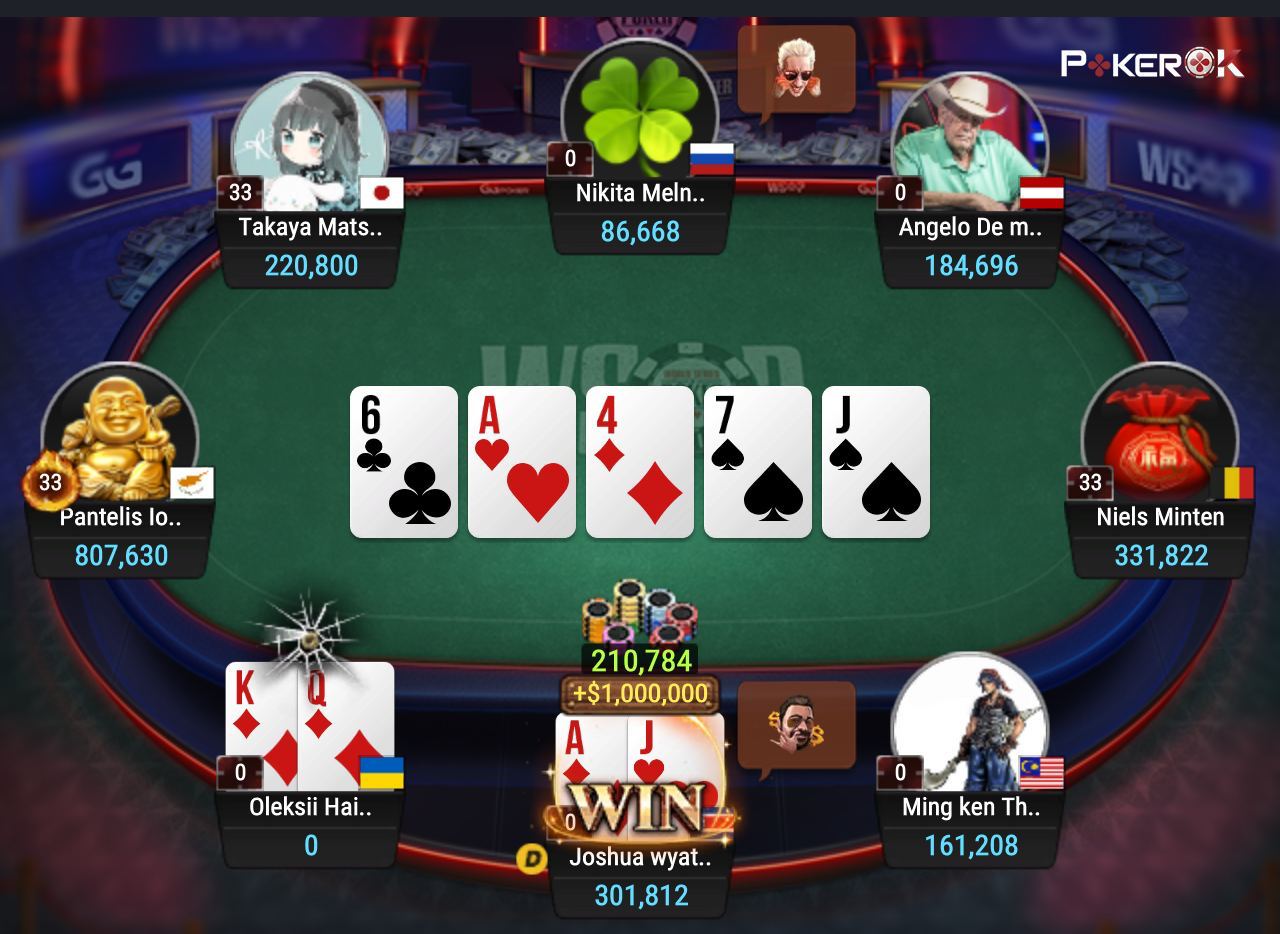
Task: Click the 210,784 pot chip stack
Action: pos(640,617)
